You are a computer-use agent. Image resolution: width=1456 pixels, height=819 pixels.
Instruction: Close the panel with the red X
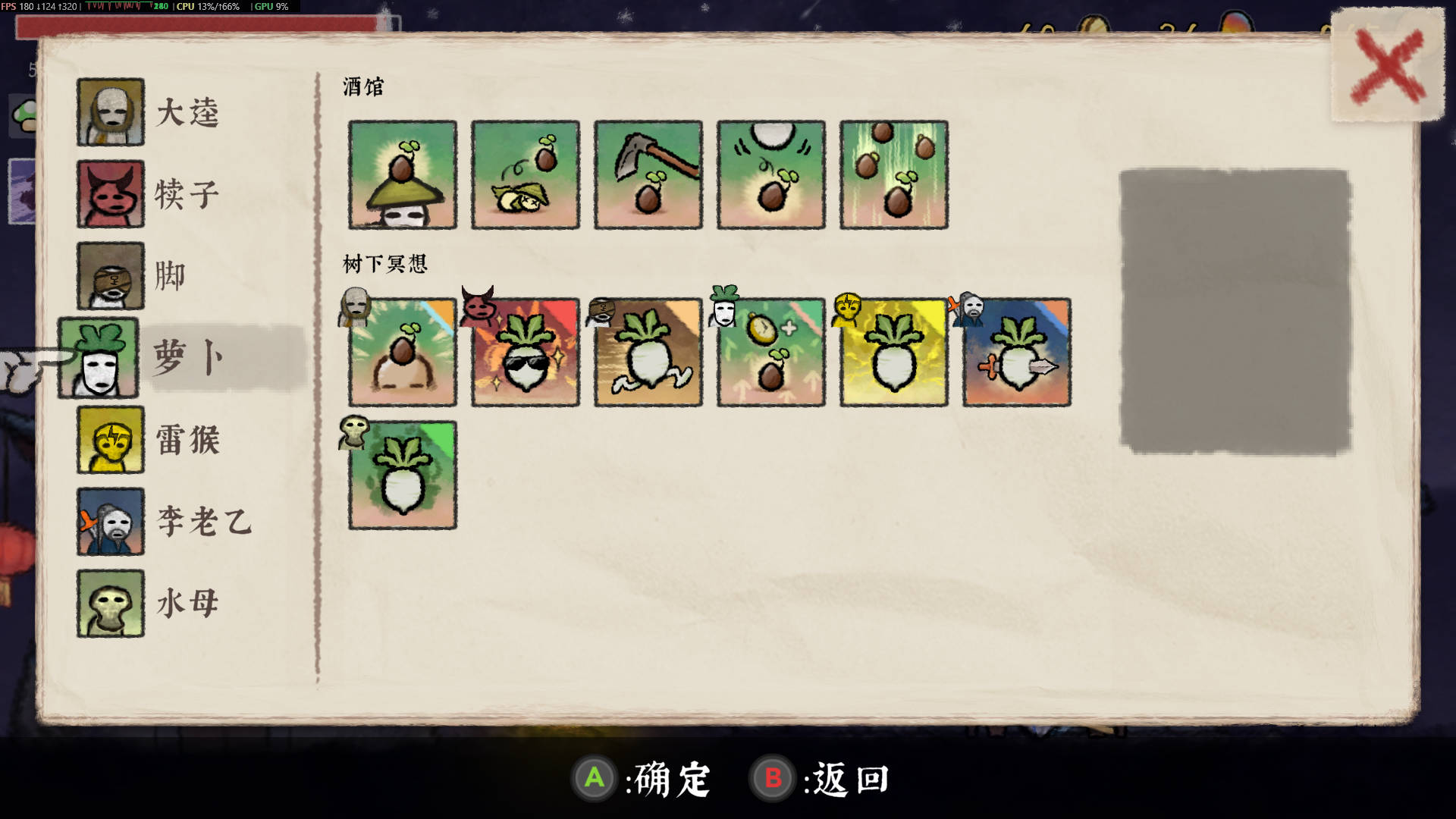click(1388, 66)
